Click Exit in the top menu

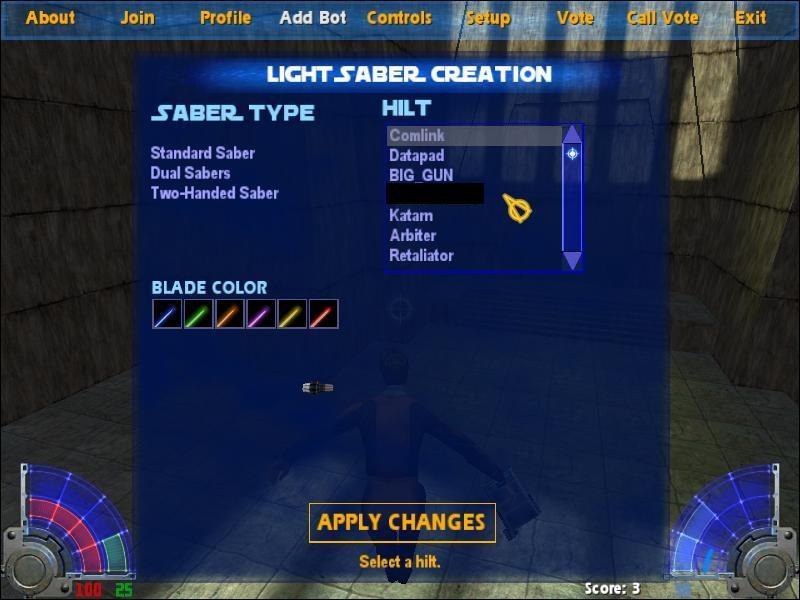click(751, 18)
